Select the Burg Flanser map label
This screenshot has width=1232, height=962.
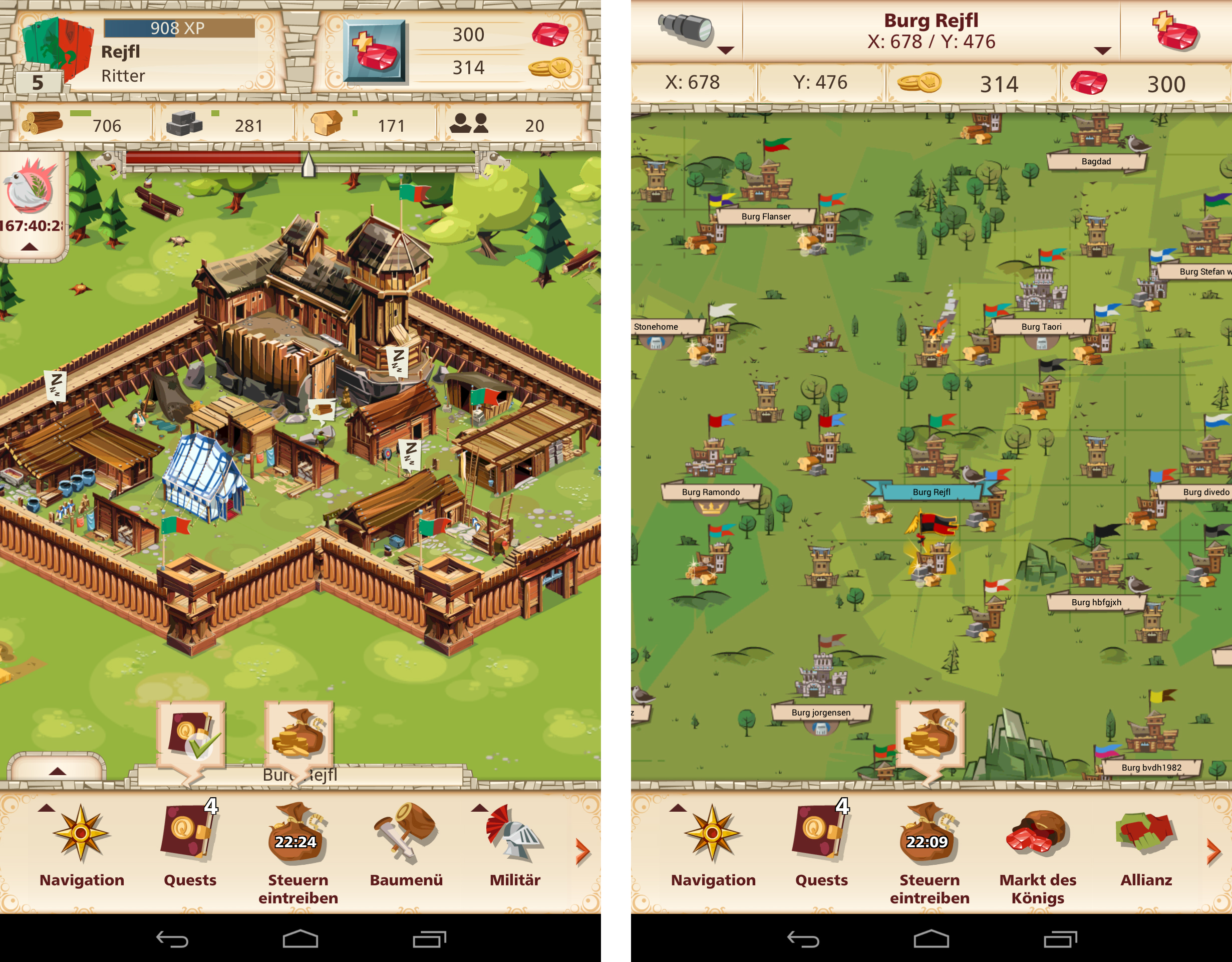pyautogui.click(x=765, y=216)
